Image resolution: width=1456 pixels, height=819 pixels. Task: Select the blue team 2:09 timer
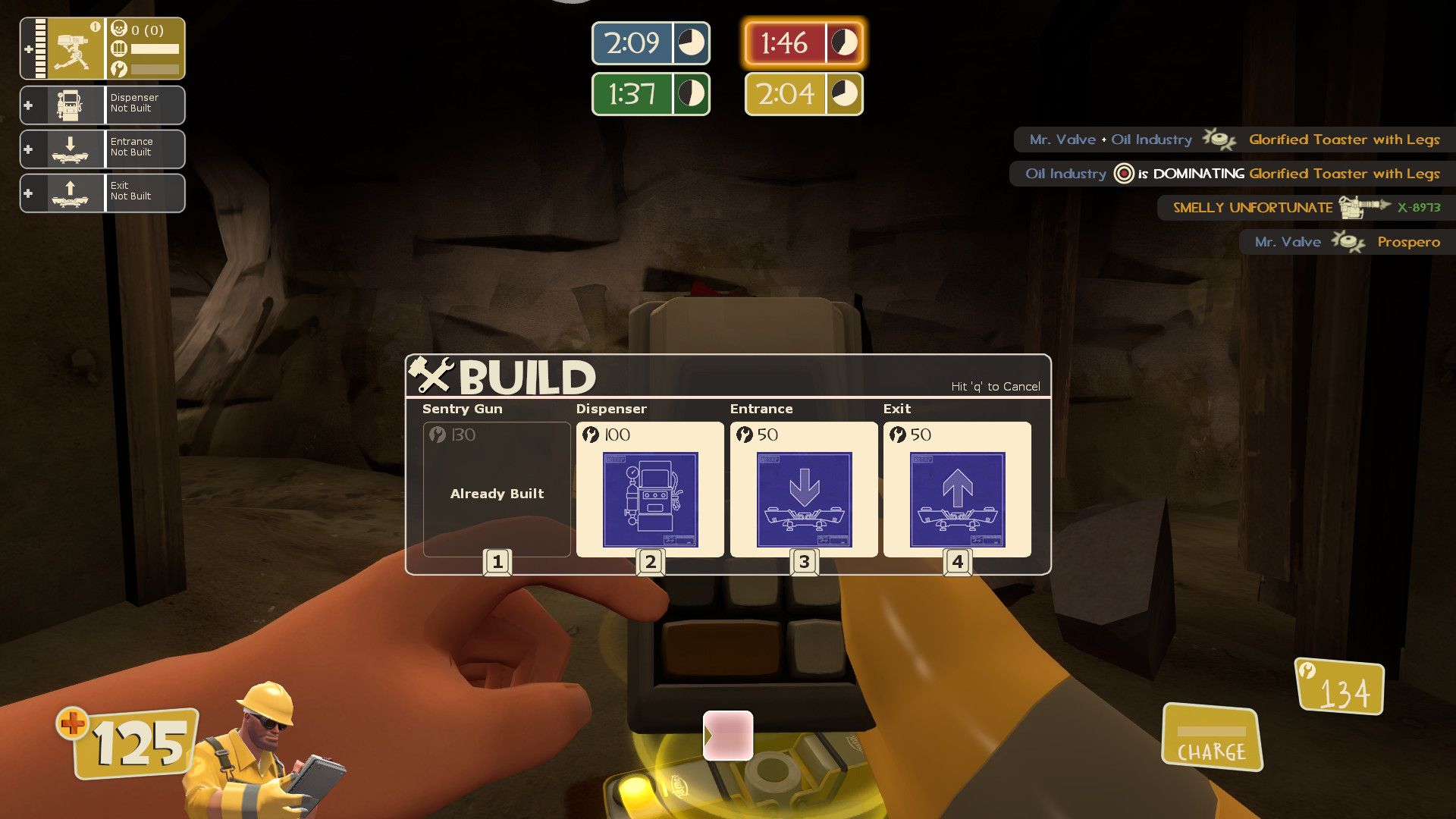point(650,43)
